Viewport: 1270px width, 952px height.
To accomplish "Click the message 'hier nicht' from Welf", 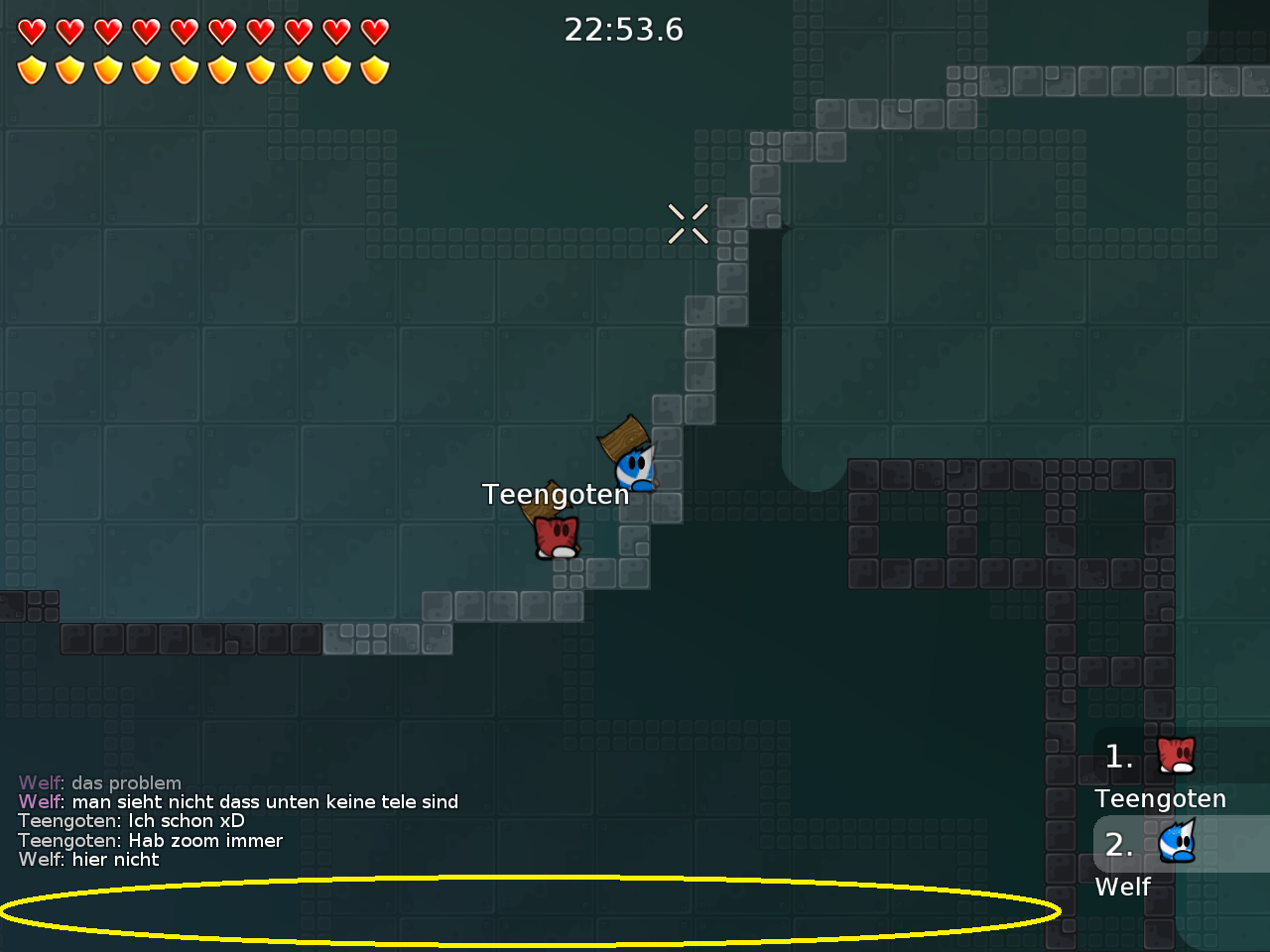I will [114, 860].
